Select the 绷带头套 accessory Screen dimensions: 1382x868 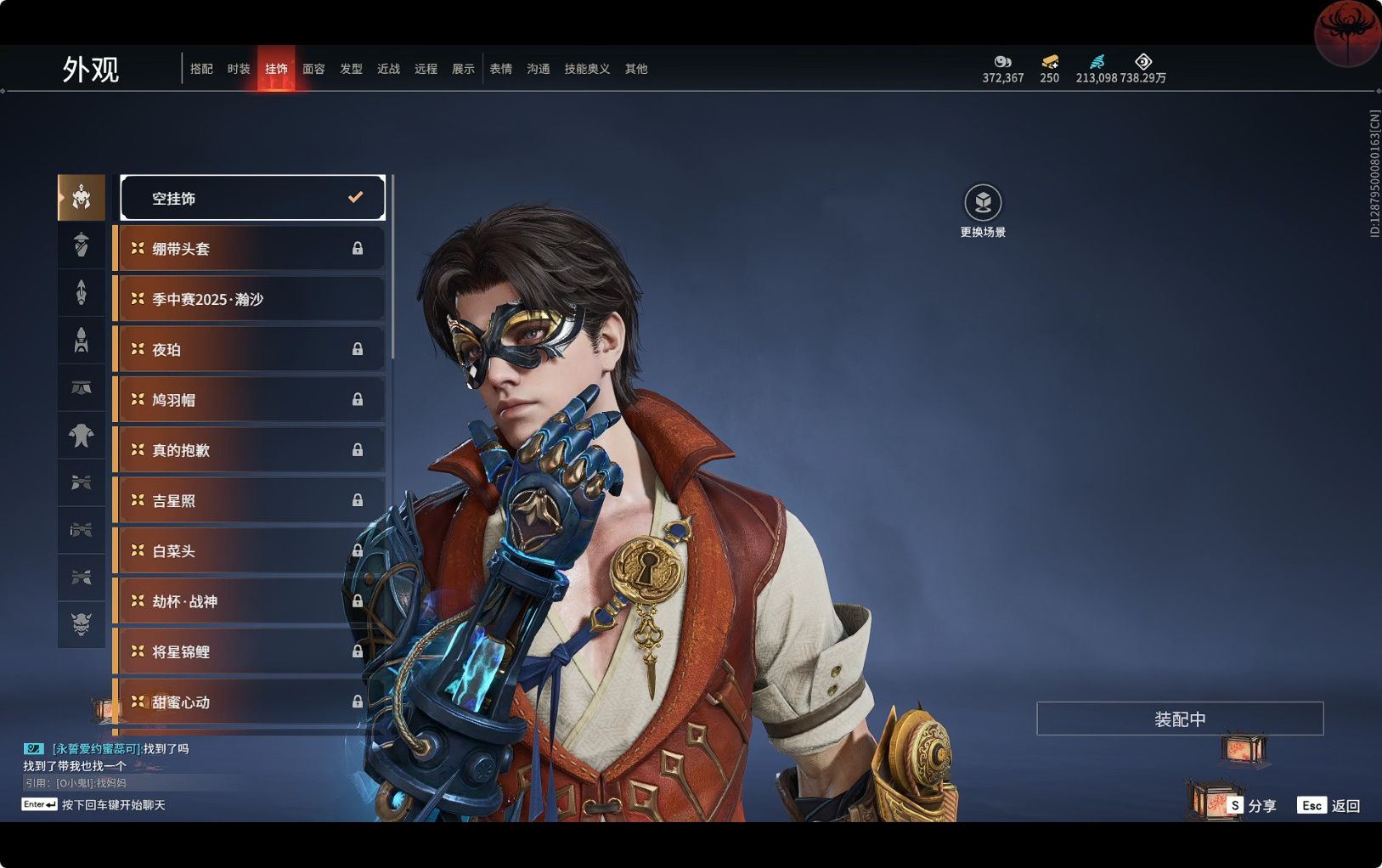tap(248, 249)
